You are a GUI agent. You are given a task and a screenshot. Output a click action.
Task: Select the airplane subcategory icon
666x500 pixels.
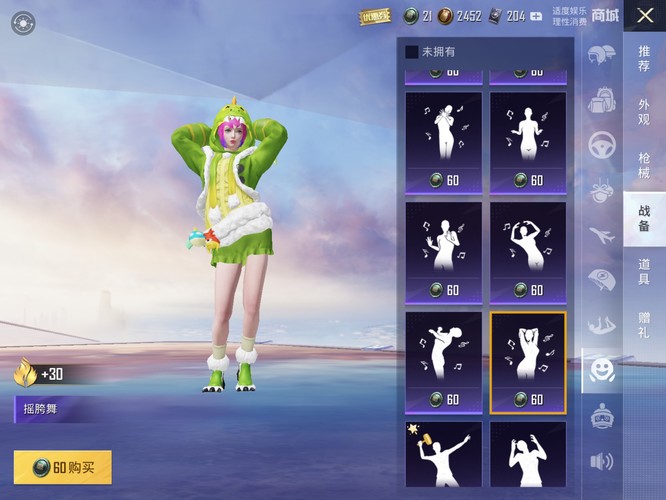tap(602, 235)
